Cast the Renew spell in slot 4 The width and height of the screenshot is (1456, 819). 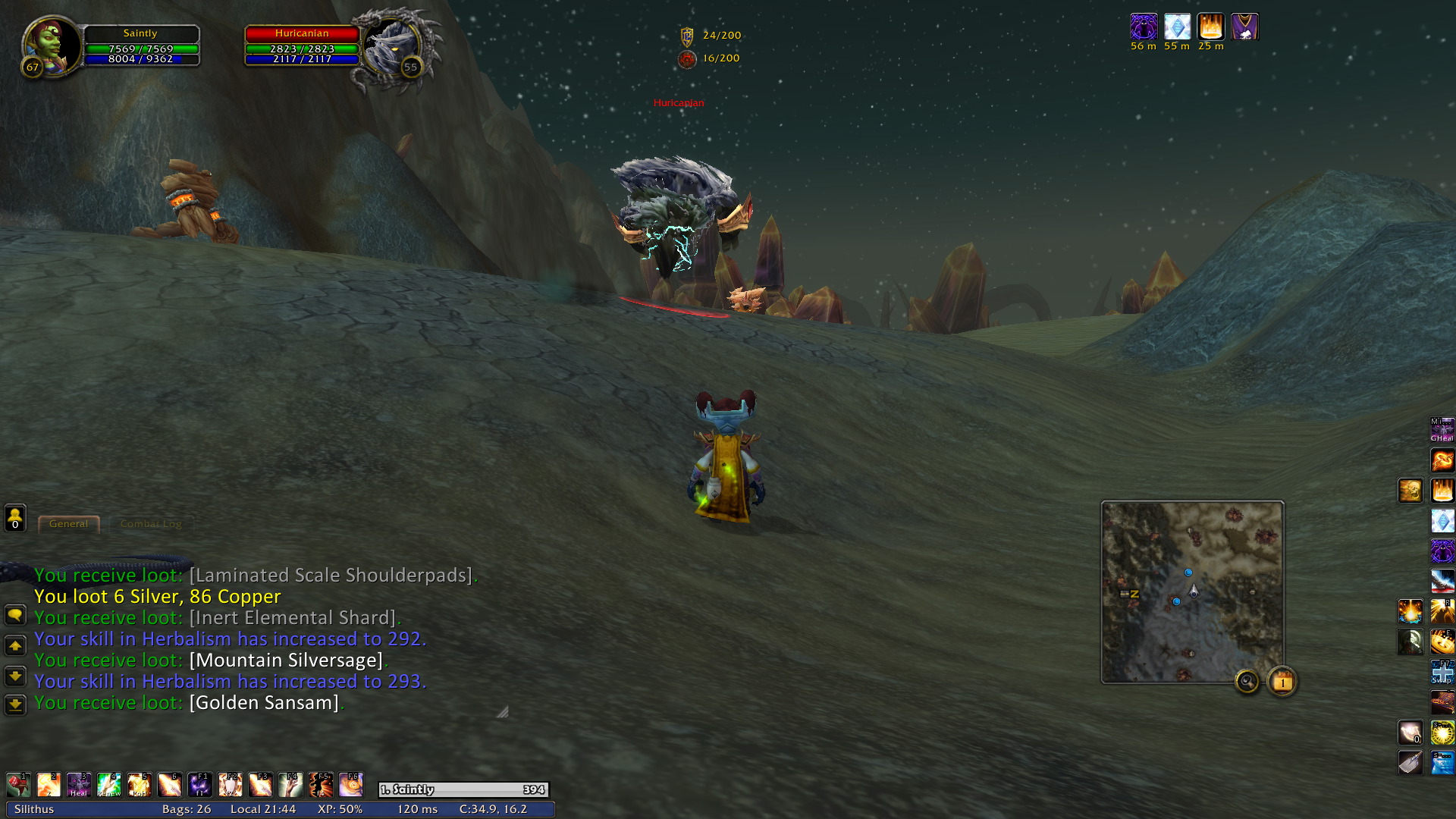109,784
